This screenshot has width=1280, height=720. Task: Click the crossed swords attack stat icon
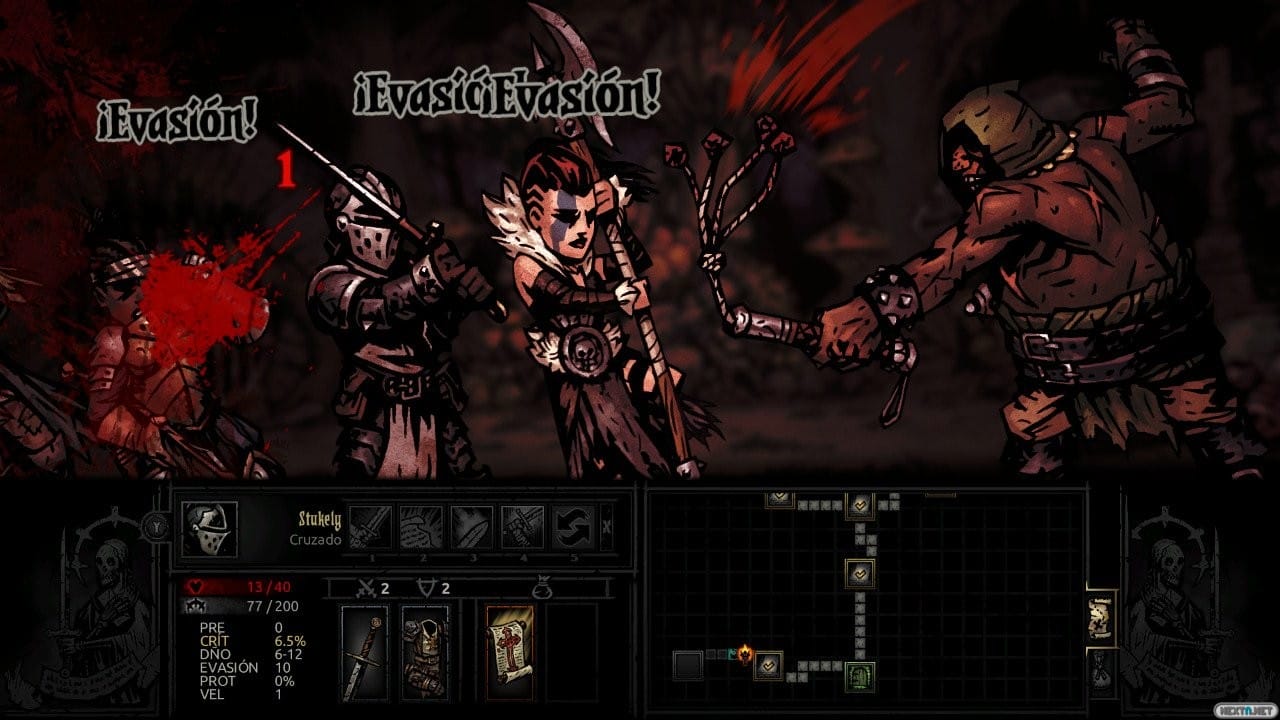click(x=366, y=588)
